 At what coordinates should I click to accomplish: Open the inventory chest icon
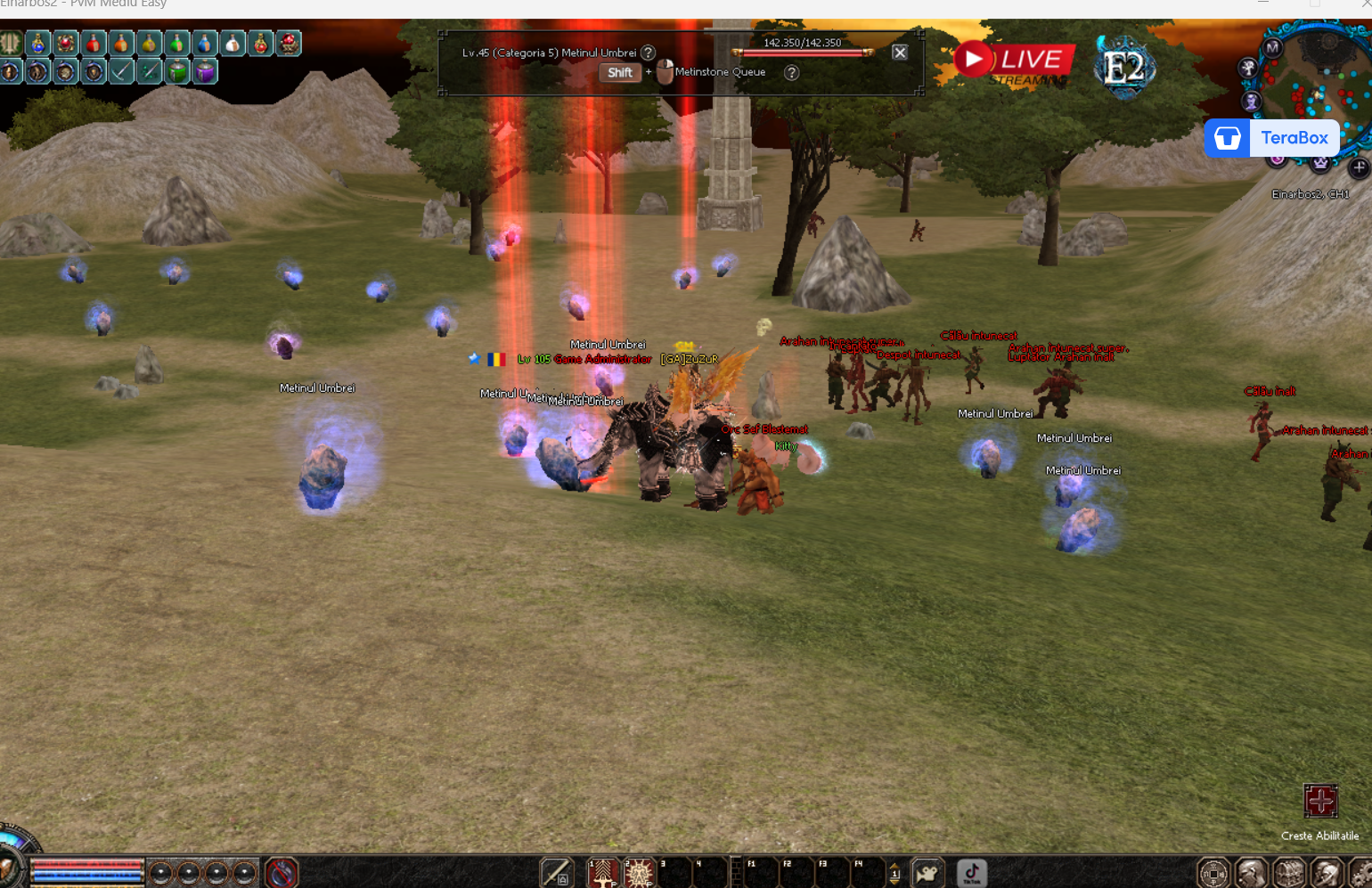(x=1289, y=874)
